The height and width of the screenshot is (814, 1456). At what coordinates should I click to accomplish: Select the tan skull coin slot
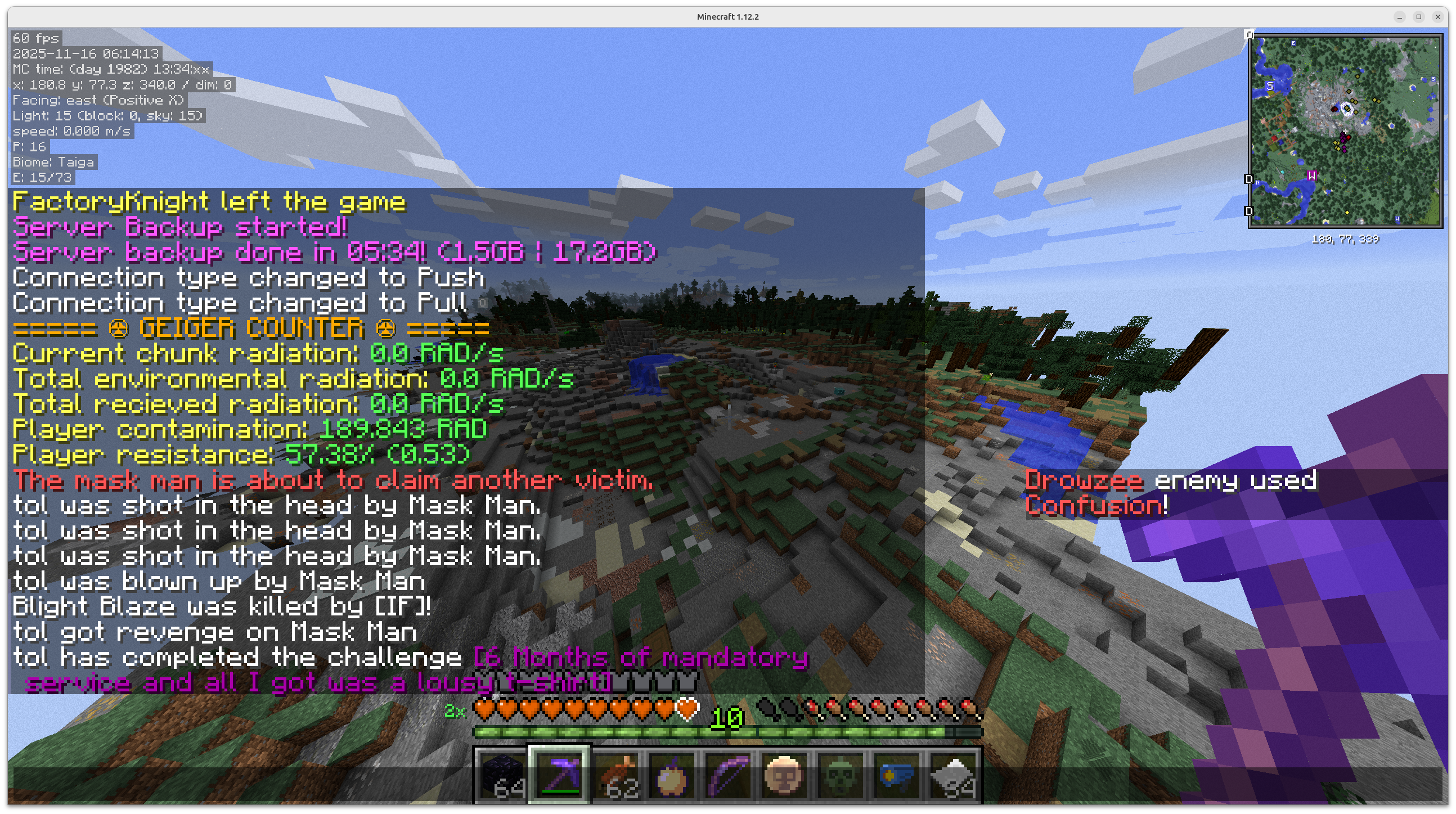point(784,775)
